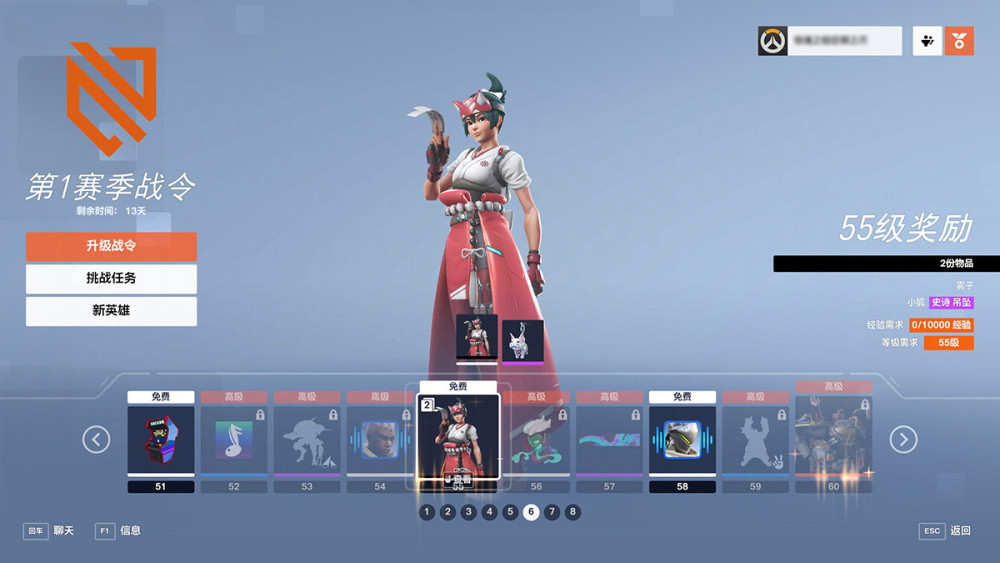Open the 挑战任务 challenges menu

coord(111,278)
